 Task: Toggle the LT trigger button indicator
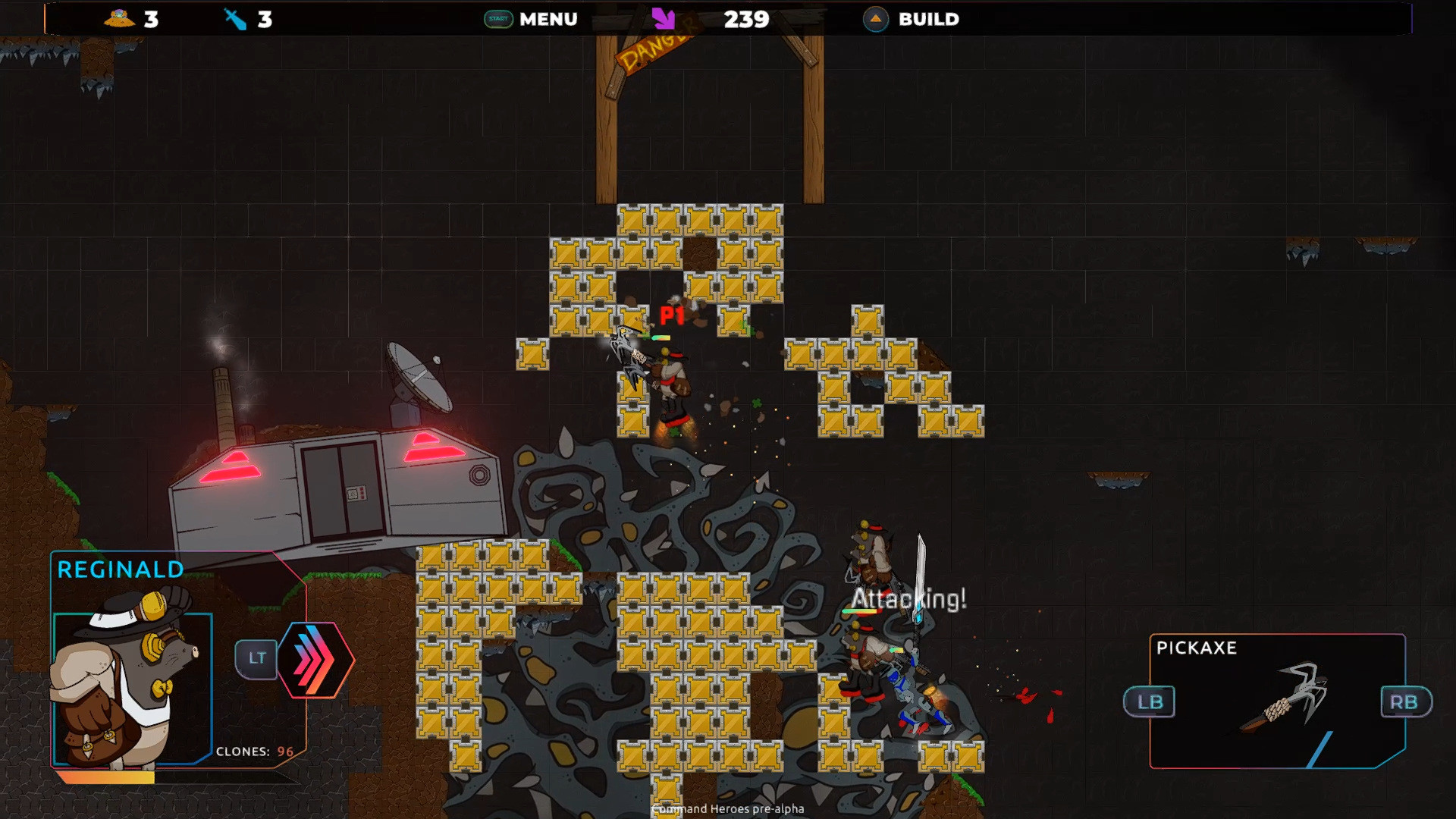coord(256,659)
